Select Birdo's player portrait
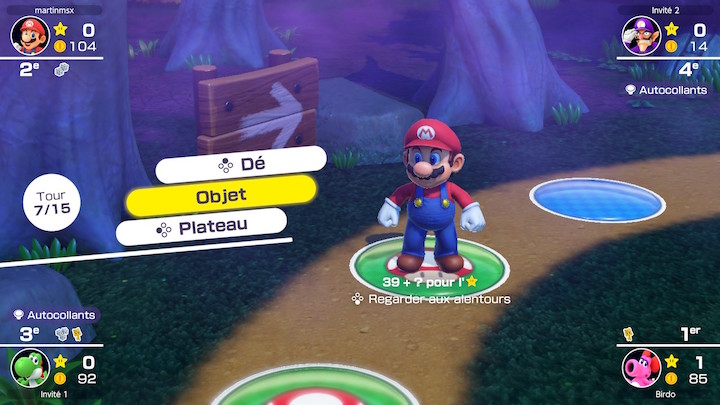 641,369
